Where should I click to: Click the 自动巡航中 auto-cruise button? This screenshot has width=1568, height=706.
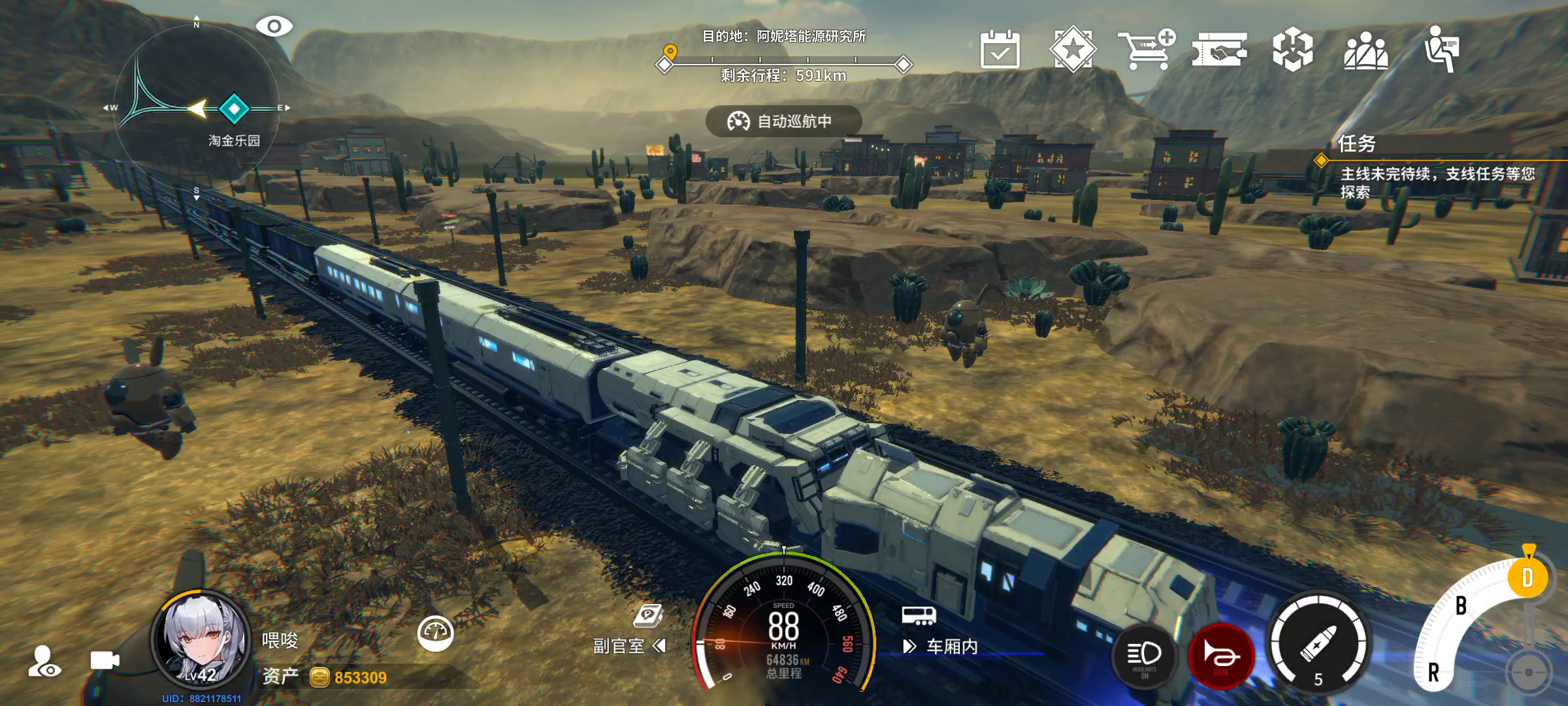pos(783,122)
